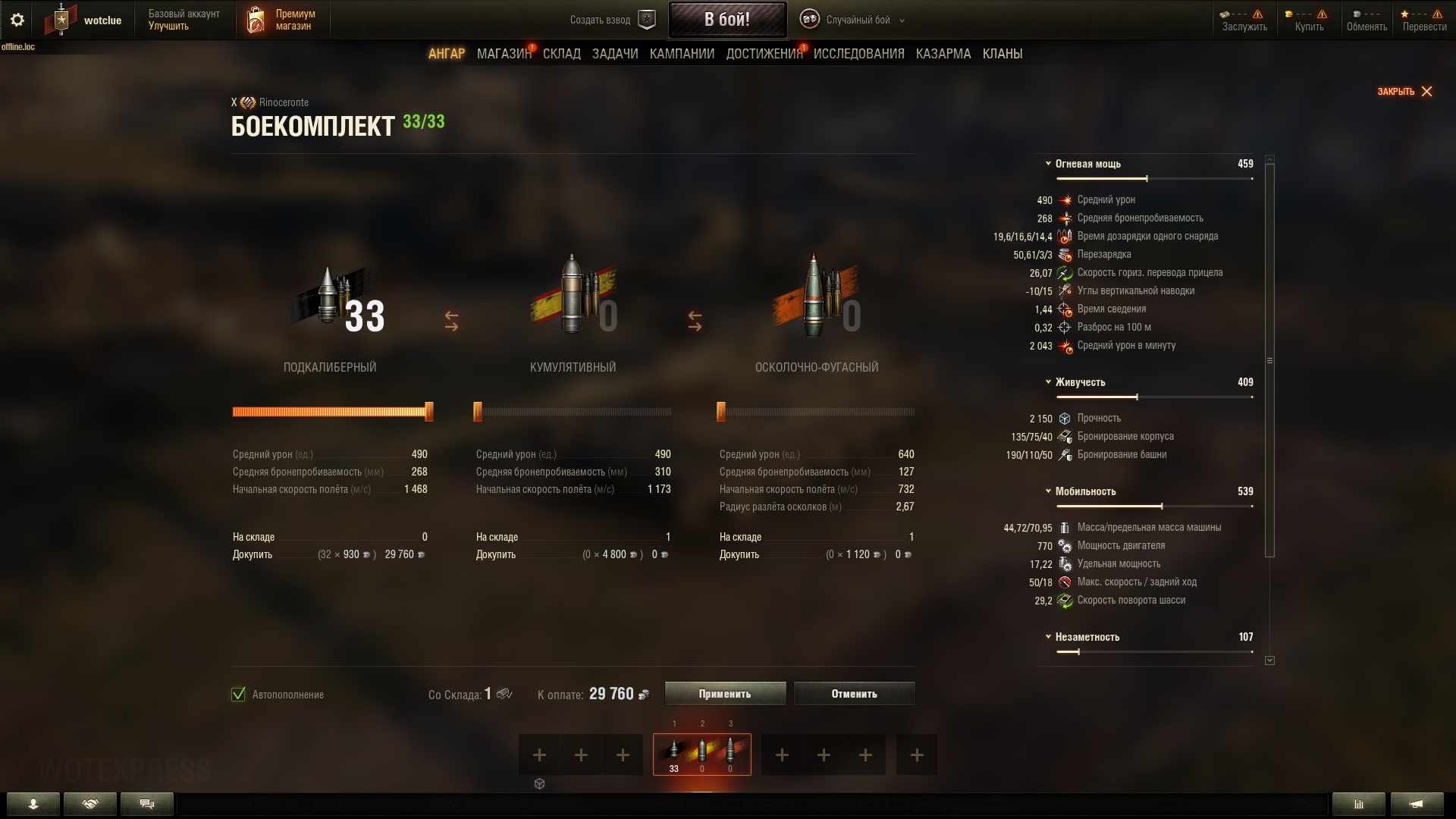
Task: Close the ammunition screen with ЗАКРЫТЬ
Action: coord(1404,92)
